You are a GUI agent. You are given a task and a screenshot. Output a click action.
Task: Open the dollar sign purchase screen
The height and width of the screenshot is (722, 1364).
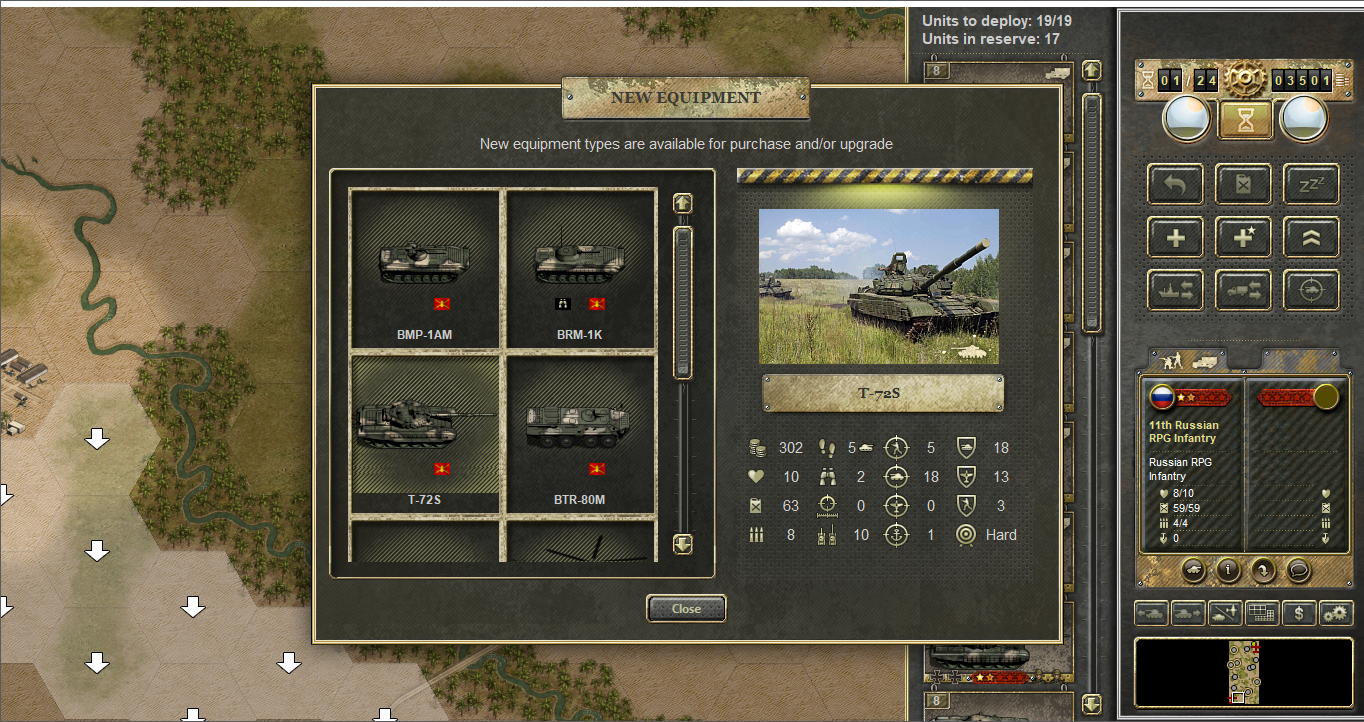coord(1299,612)
